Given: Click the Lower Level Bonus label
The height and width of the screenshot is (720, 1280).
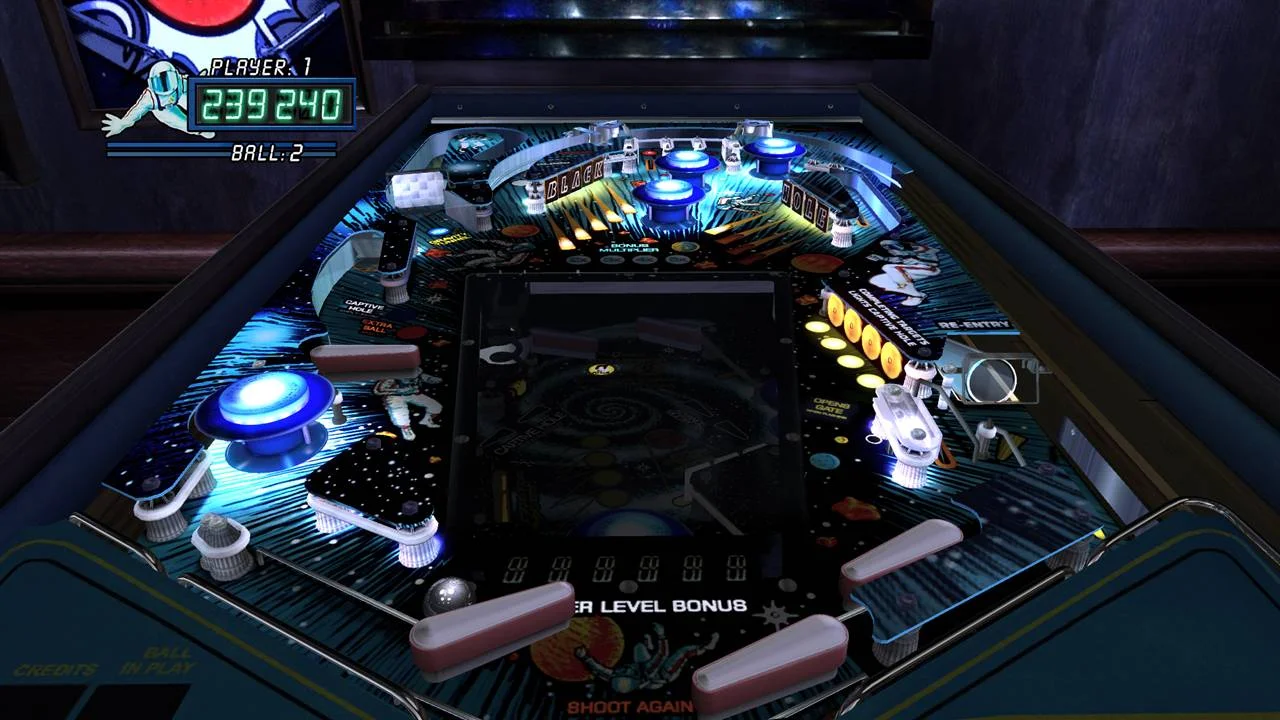Looking at the screenshot, I should click(660, 605).
